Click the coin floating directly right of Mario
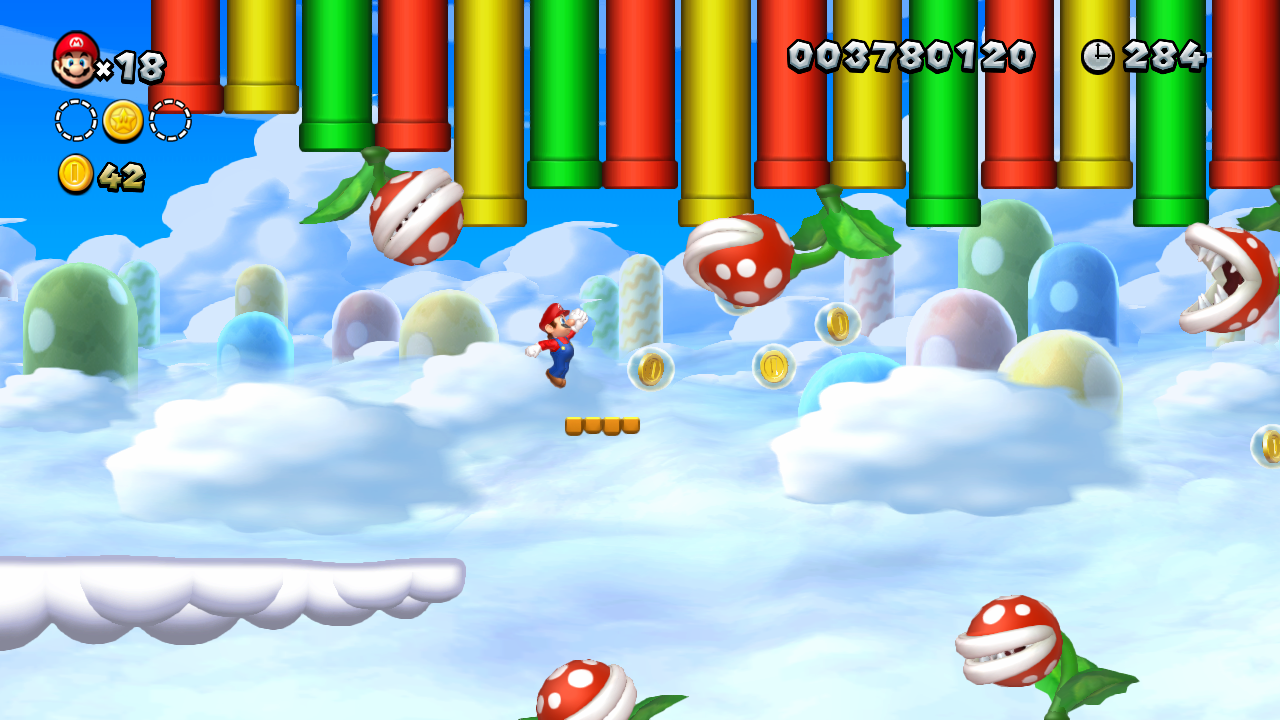Viewport: 1280px width, 720px height. tap(651, 370)
